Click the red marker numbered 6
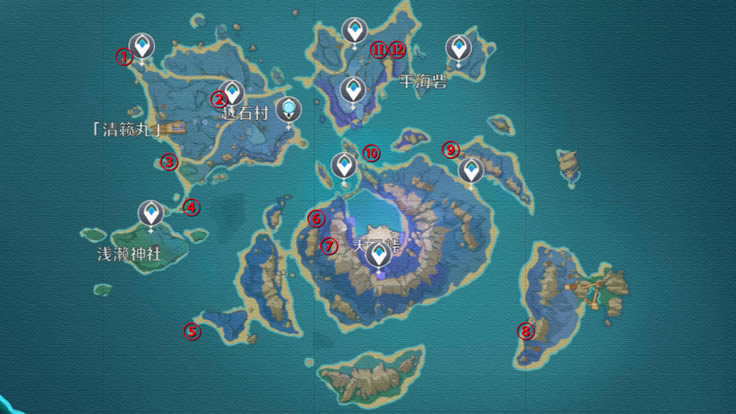 pyautogui.click(x=316, y=218)
